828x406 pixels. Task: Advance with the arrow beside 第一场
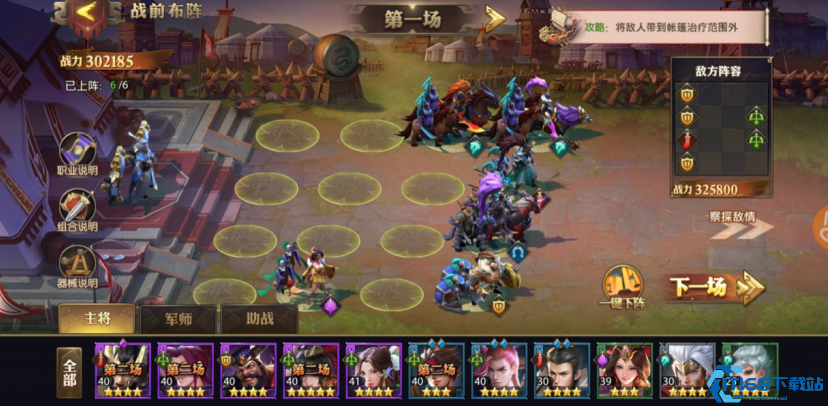pyautogui.click(x=495, y=19)
